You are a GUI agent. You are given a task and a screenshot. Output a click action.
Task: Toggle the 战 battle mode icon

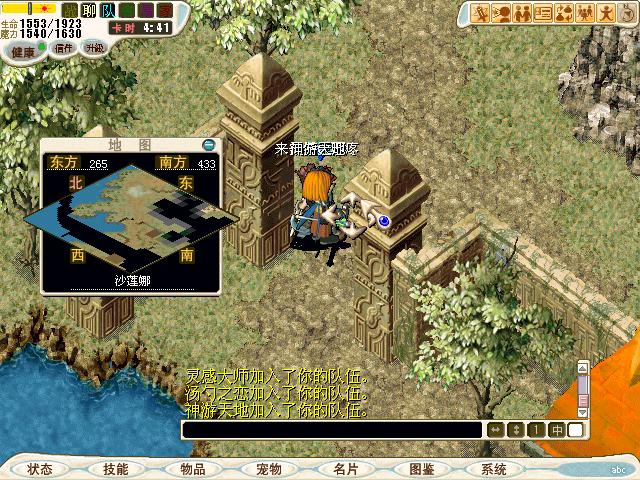[x=71, y=11]
